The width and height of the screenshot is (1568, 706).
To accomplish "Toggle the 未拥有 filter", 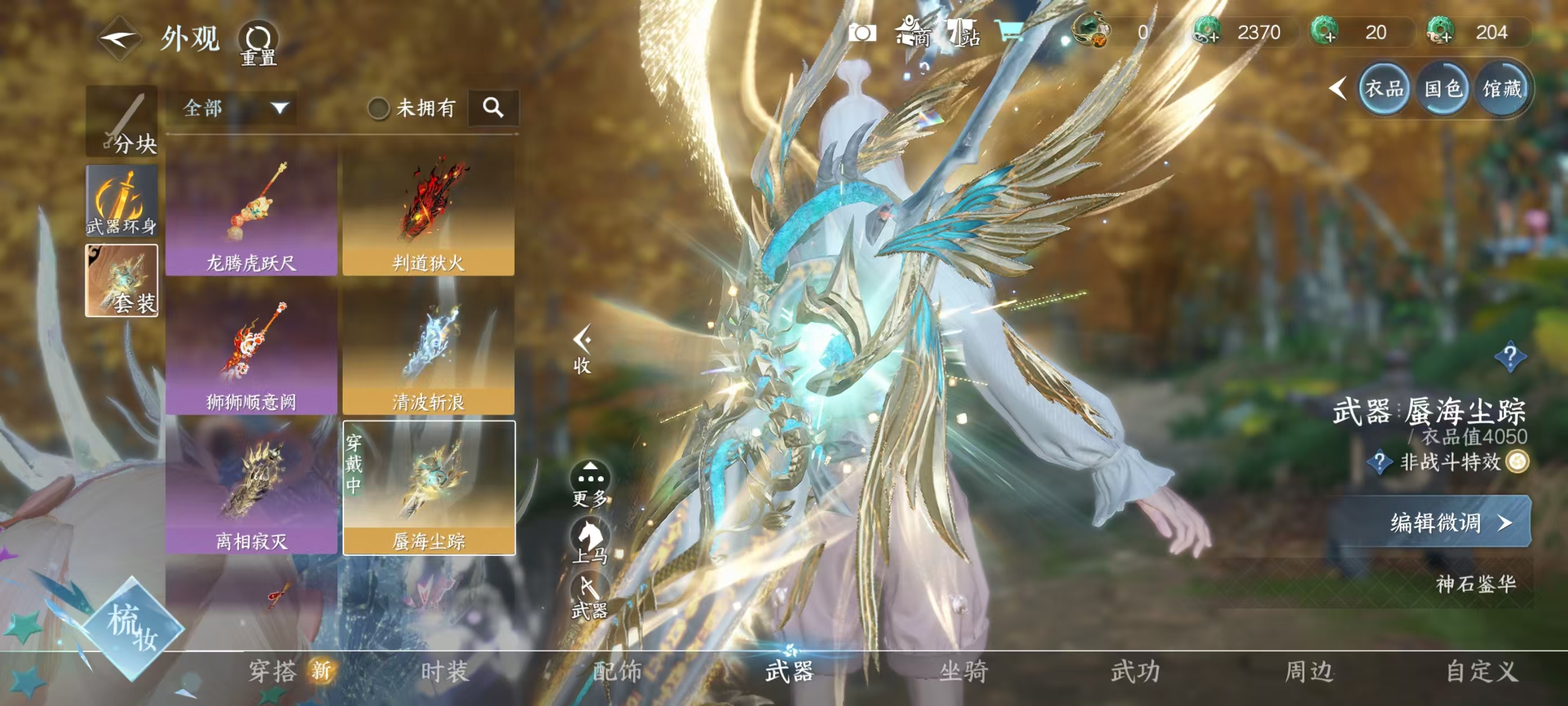I will click(379, 109).
